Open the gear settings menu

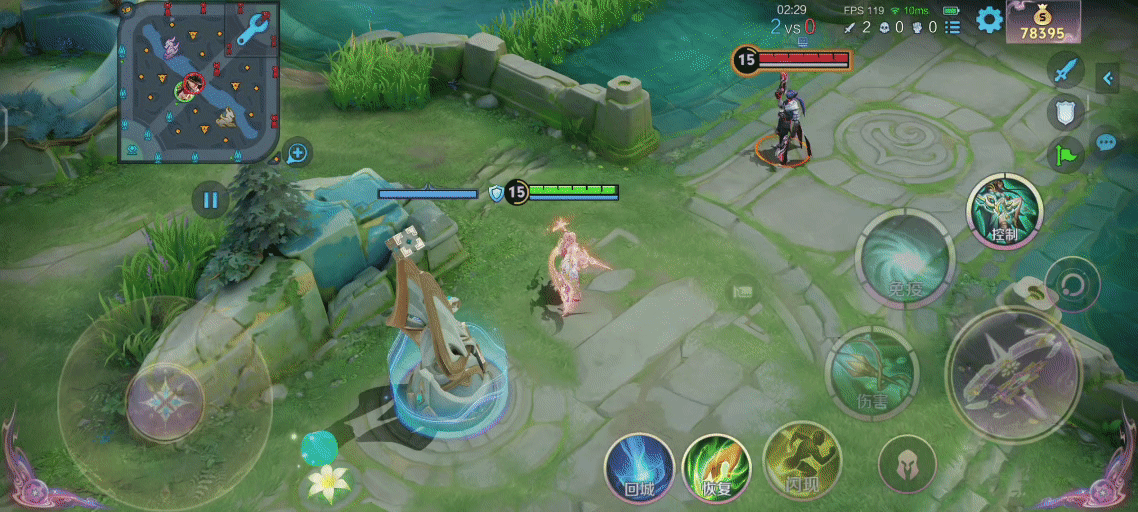coord(989,19)
